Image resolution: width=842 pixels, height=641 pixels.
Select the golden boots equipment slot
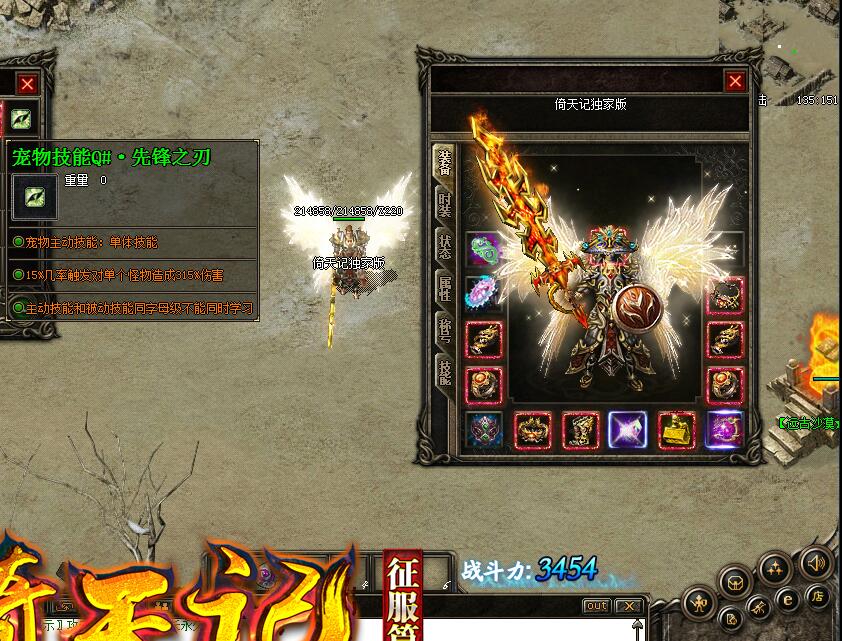[x=581, y=431]
